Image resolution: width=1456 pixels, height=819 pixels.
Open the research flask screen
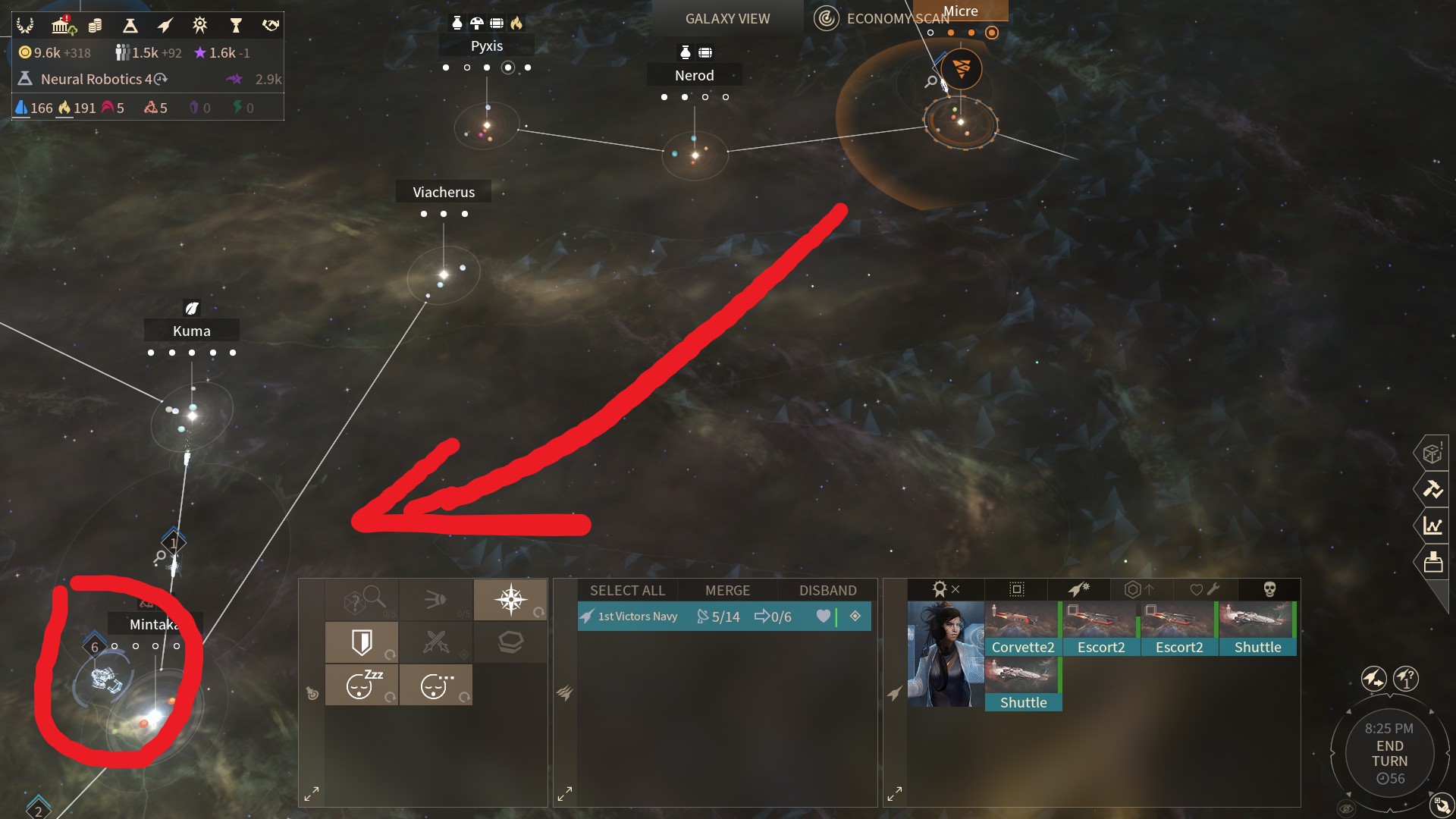pyautogui.click(x=130, y=27)
